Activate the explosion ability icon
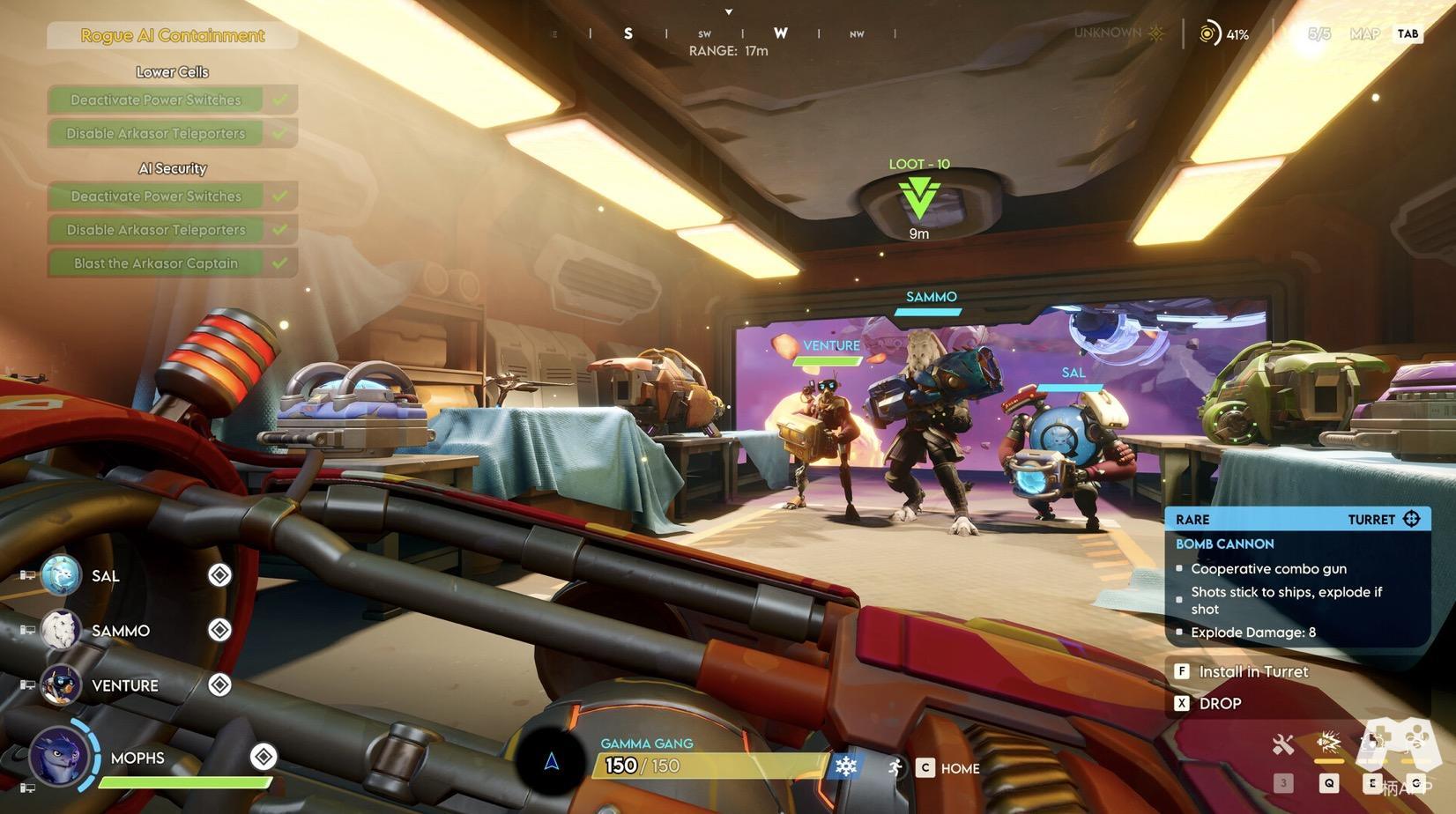1456x814 pixels. 1328,743
